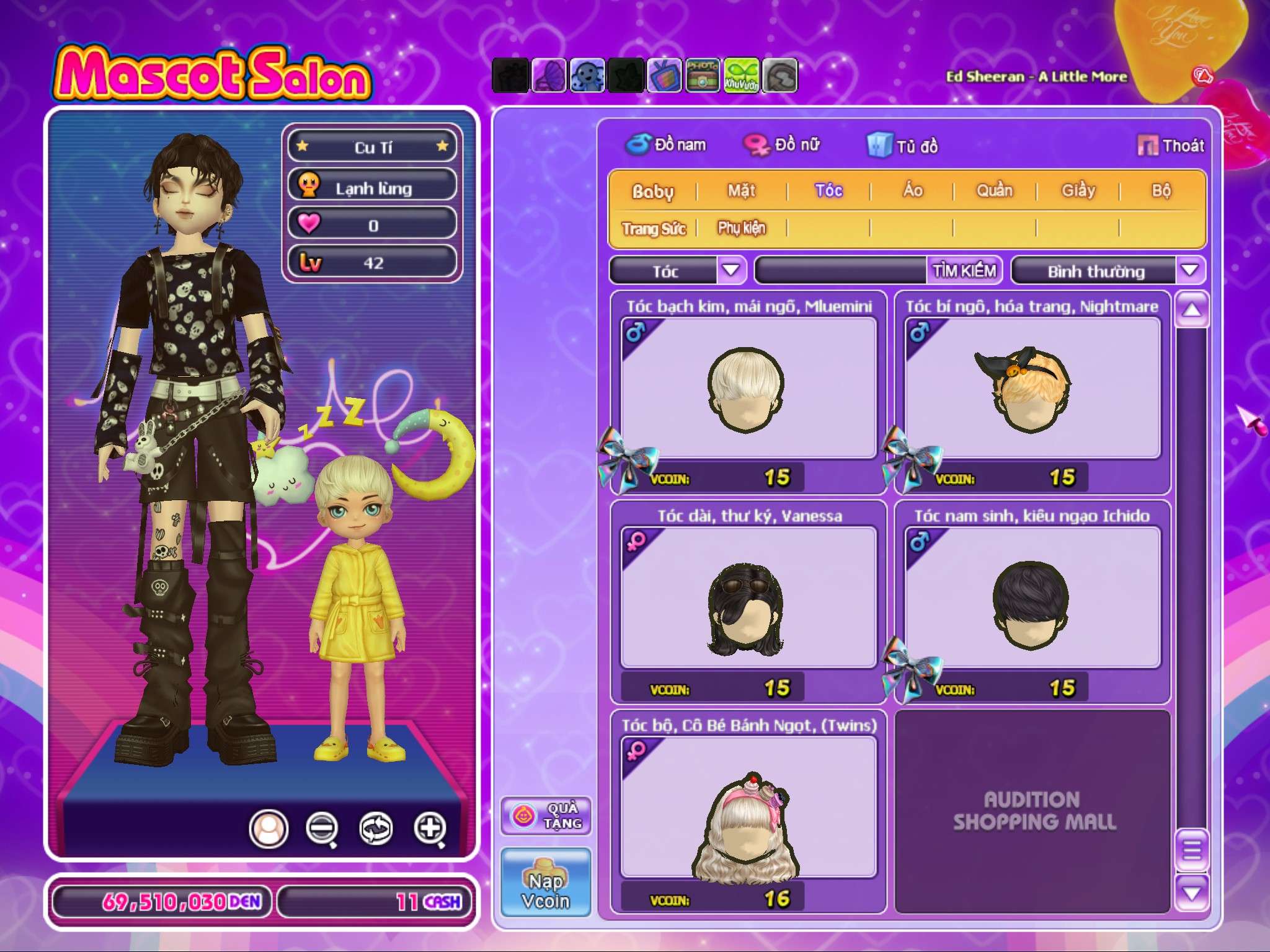
Task: Click the TÌM KIẾM search button
Action: pos(964,271)
